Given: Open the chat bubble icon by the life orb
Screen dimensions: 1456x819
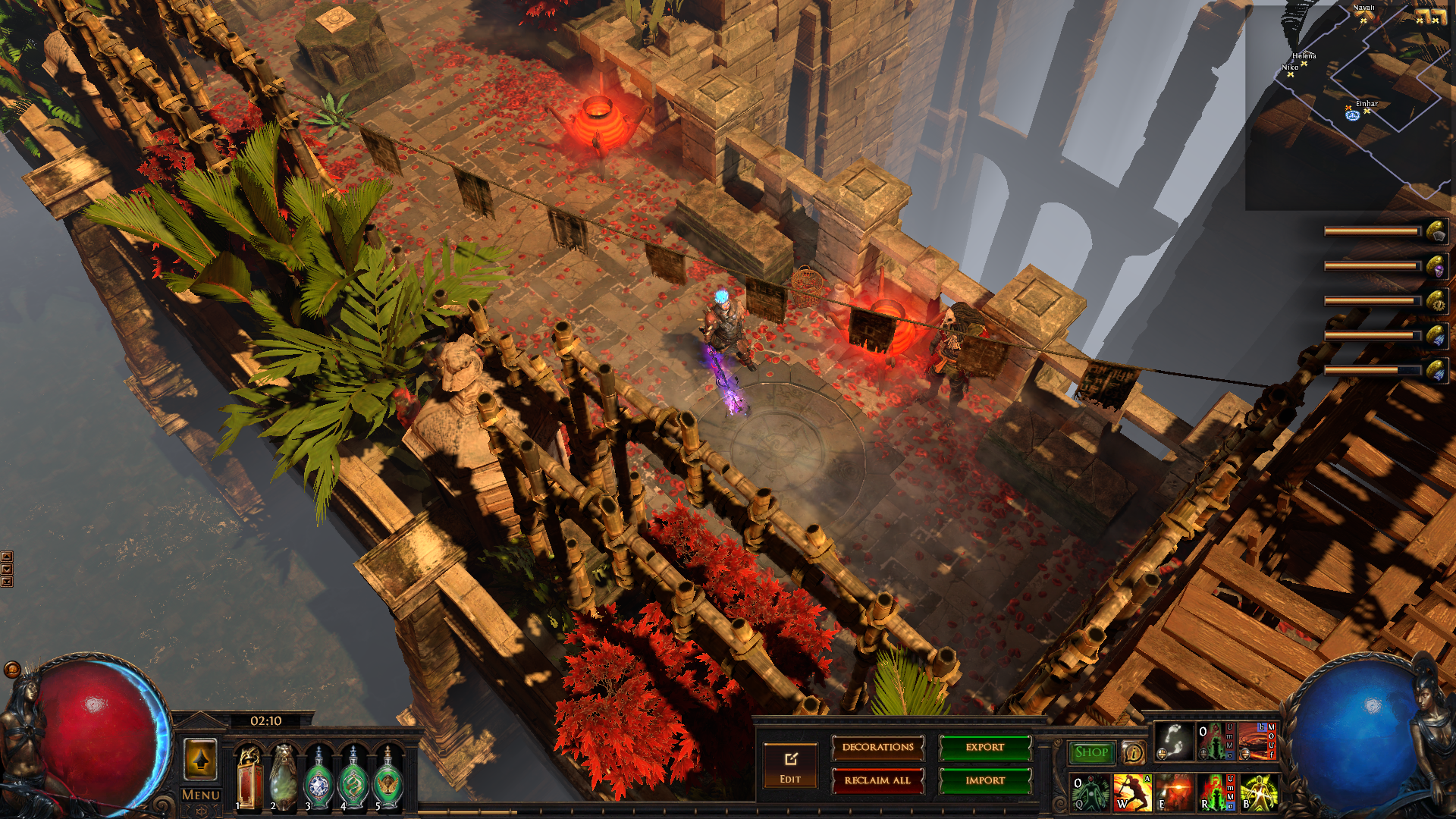Looking at the screenshot, I should click(12, 669).
